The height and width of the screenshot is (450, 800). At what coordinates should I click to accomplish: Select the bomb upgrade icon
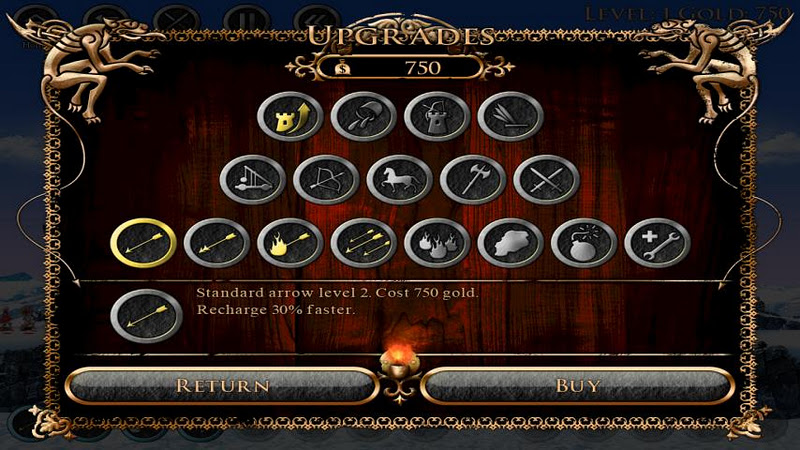tap(583, 243)
